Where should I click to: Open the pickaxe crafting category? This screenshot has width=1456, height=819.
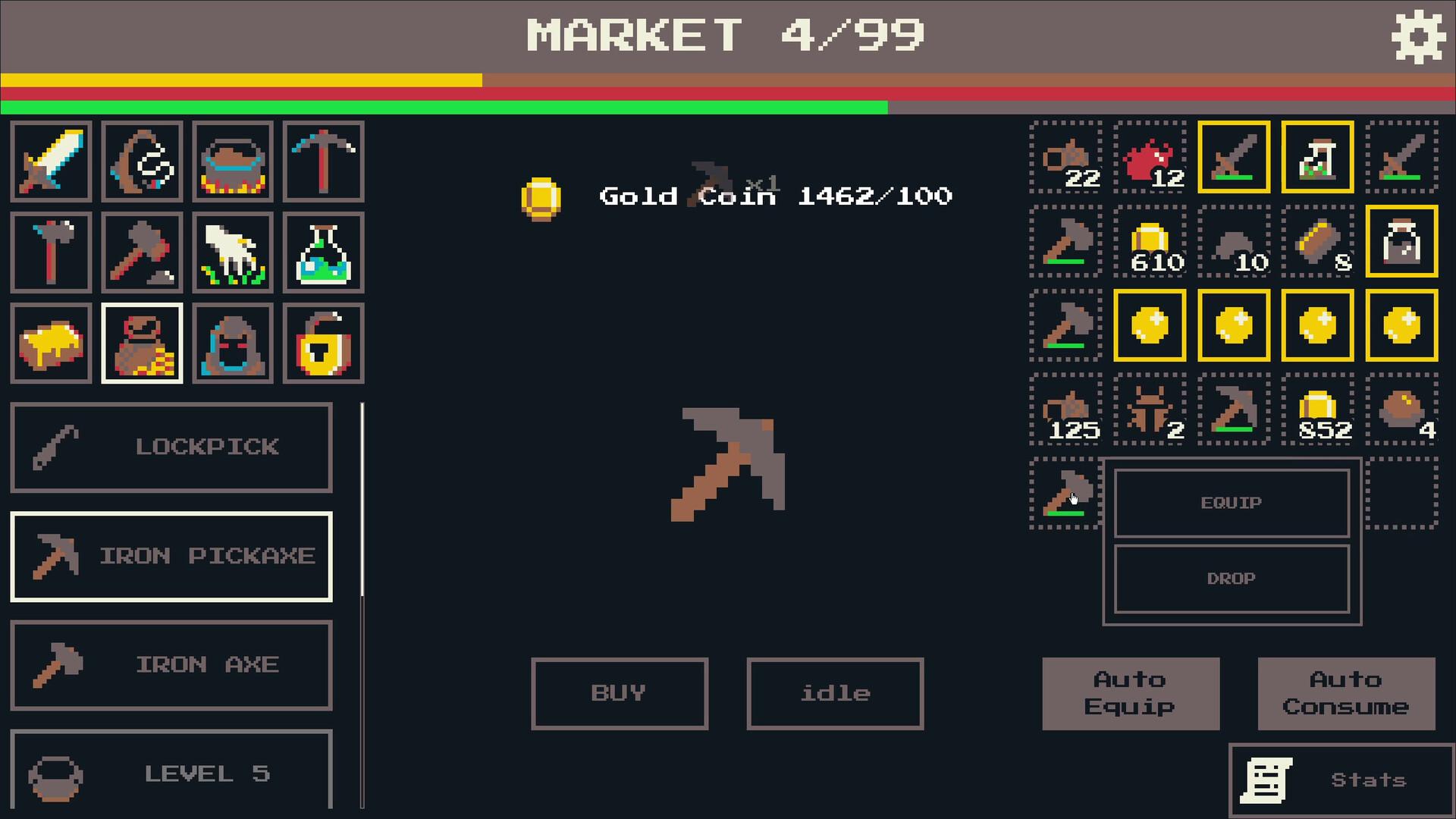[324, 162]
